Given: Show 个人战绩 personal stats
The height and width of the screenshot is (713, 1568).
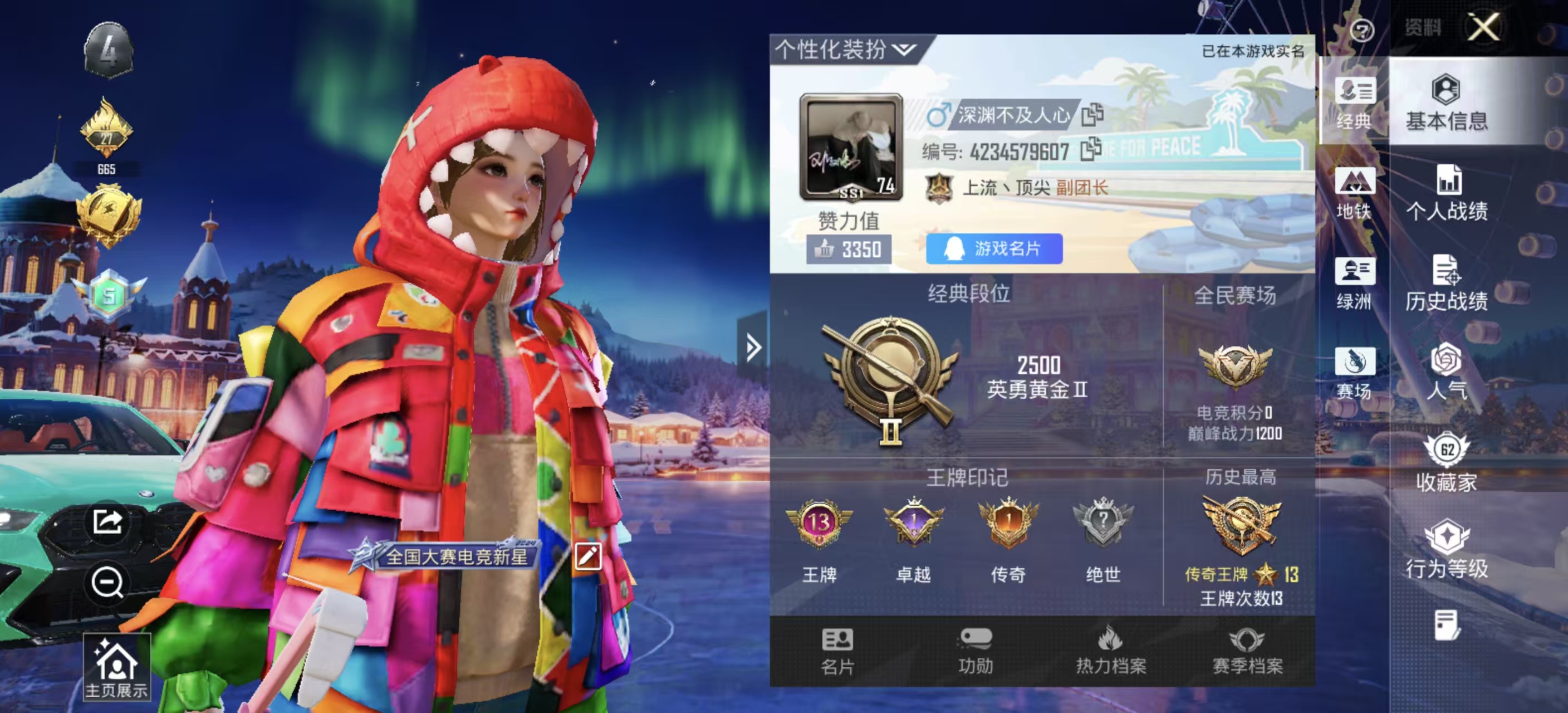Looking at the screenshot, I should pos(1446,193).
